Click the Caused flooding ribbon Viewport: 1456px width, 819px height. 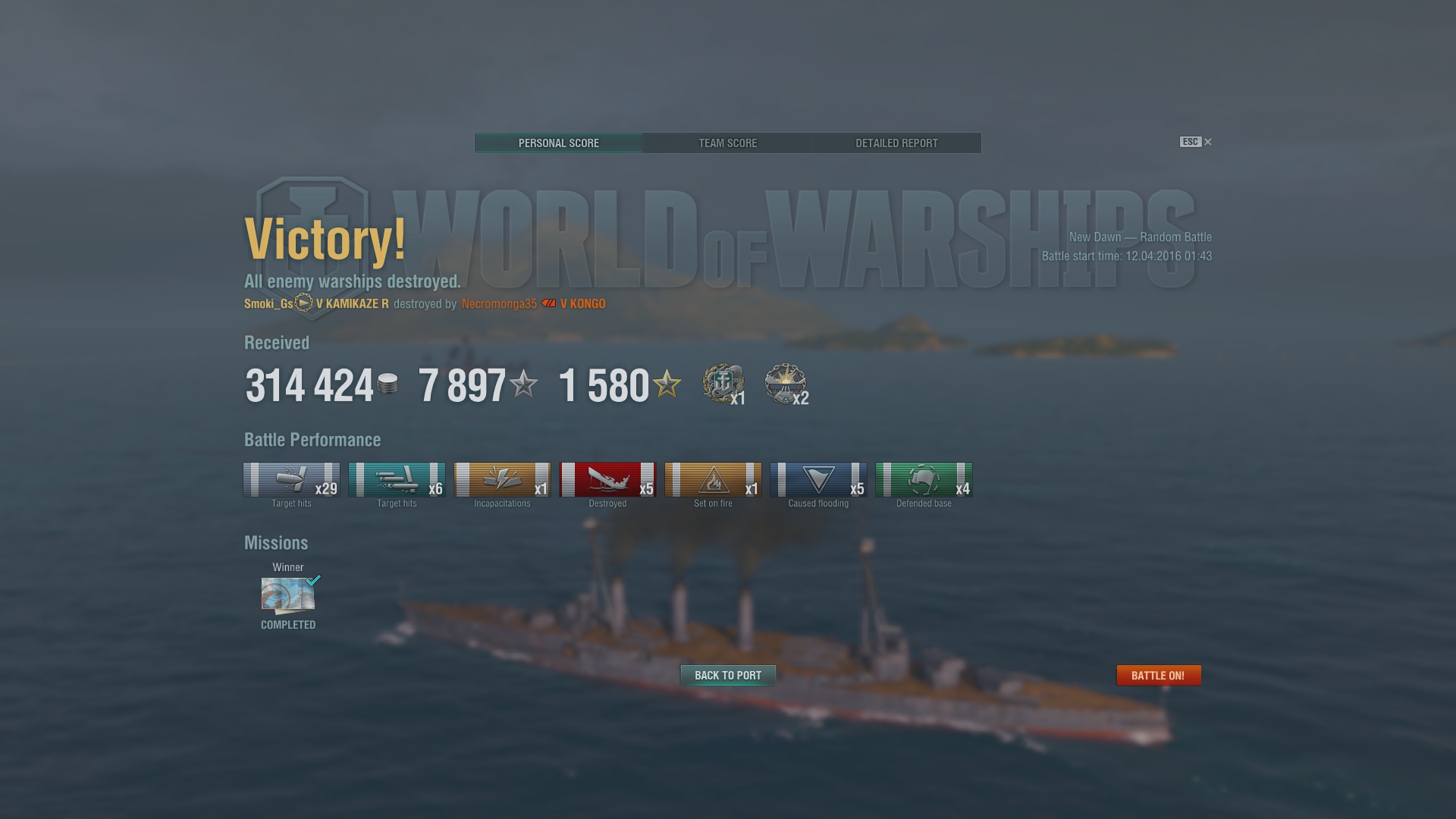[x=818, y=480]
